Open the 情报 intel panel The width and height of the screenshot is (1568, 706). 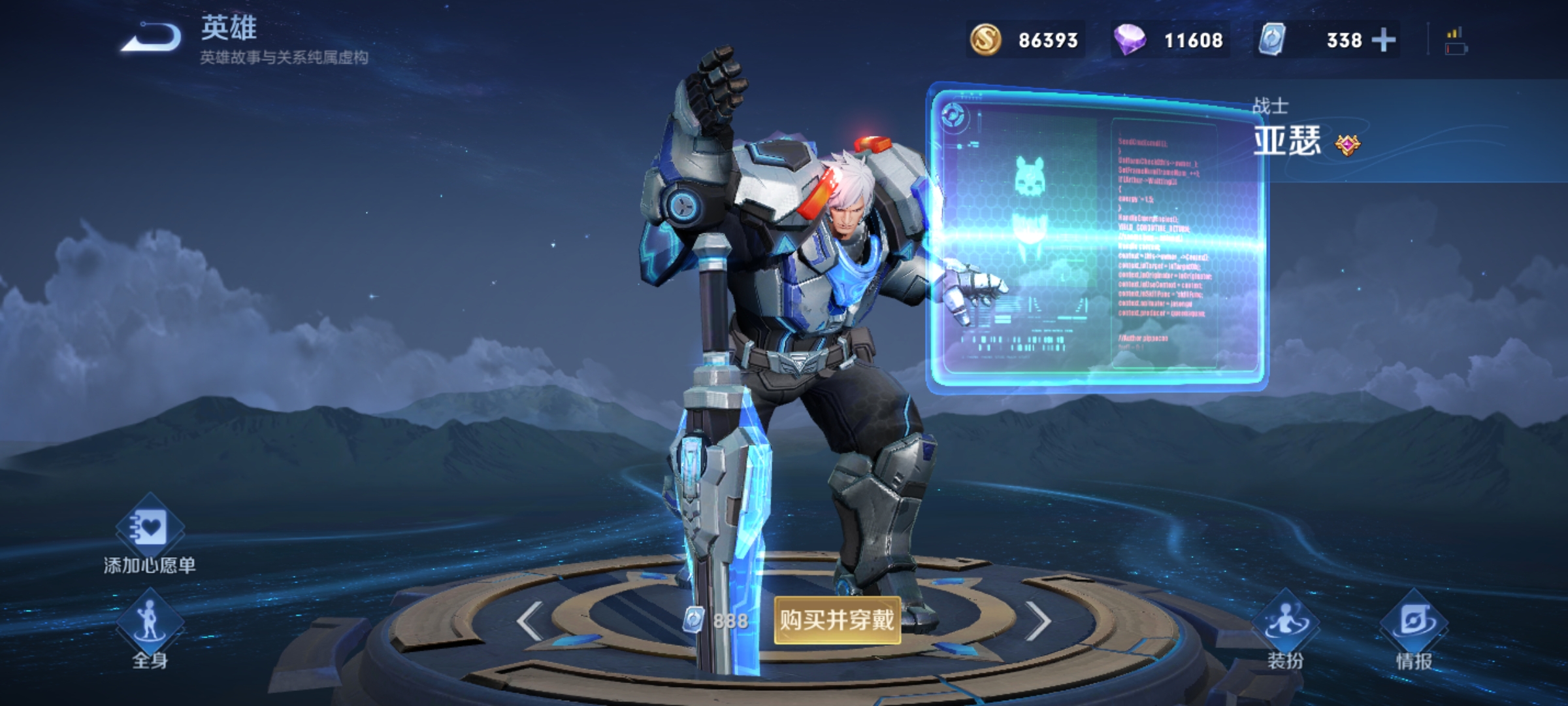click(x=1414, y=629)
